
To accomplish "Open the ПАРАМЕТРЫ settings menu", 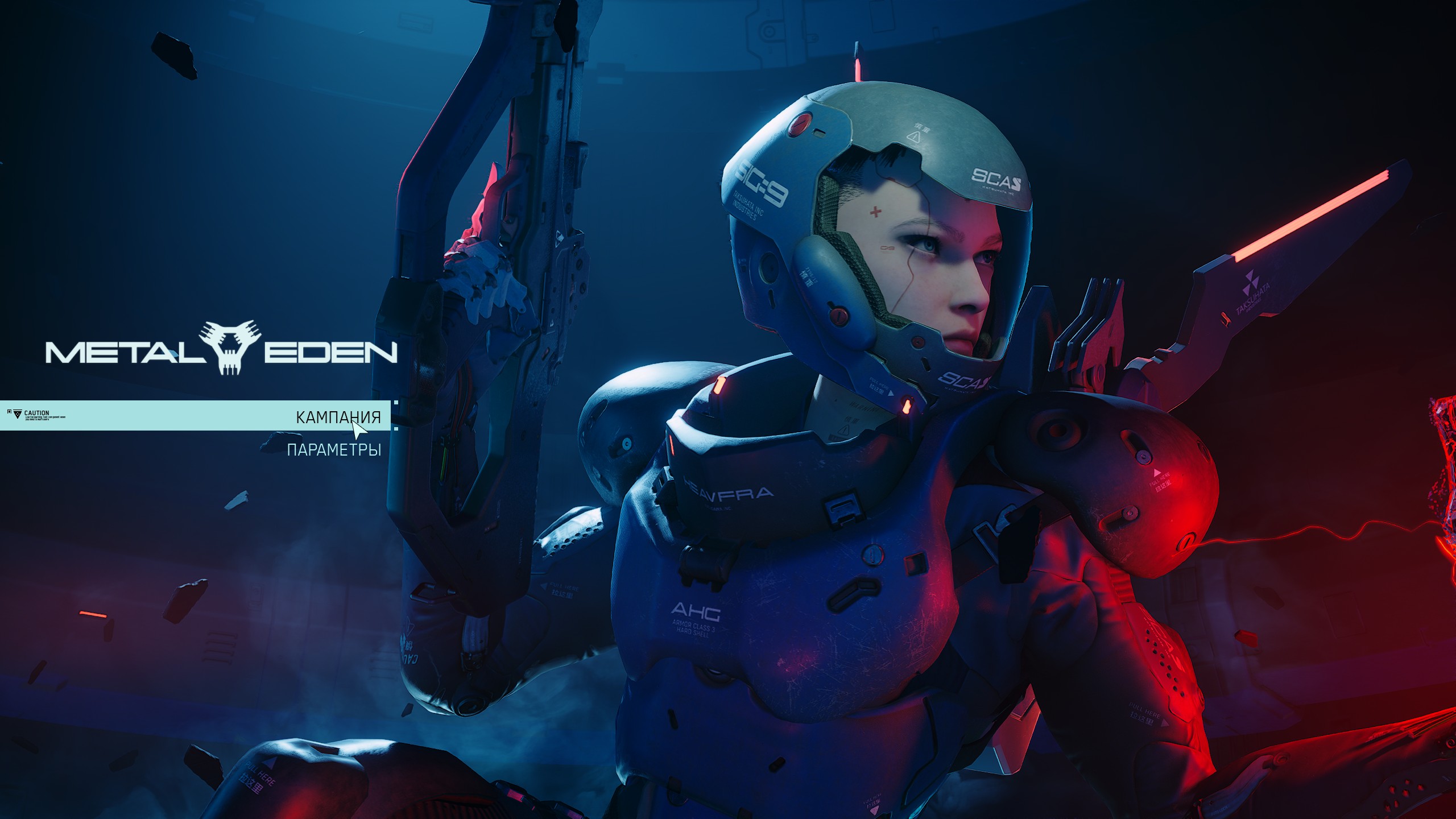I will pos(334,450).
